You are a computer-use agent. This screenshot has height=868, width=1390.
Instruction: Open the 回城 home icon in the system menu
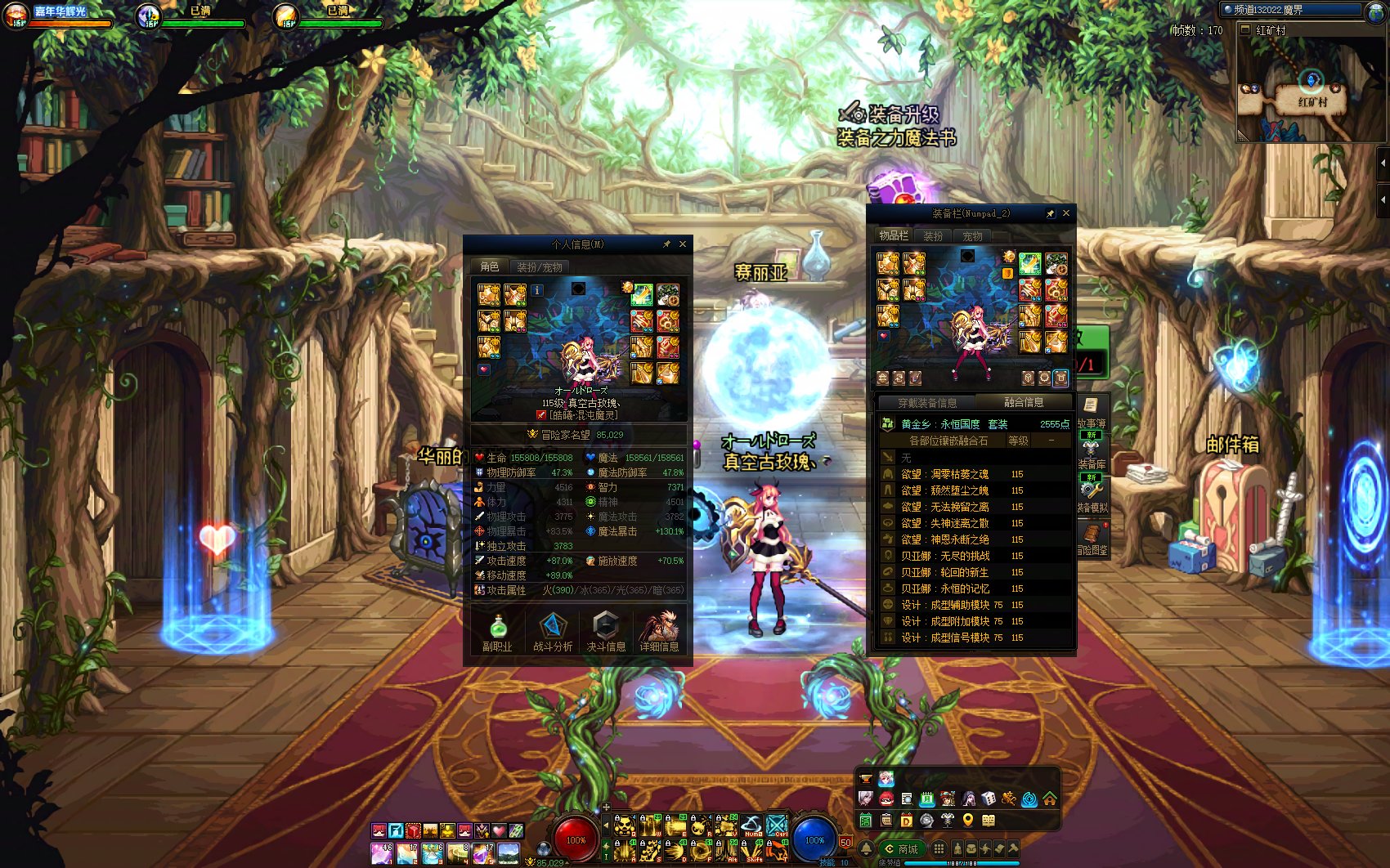1048,799
